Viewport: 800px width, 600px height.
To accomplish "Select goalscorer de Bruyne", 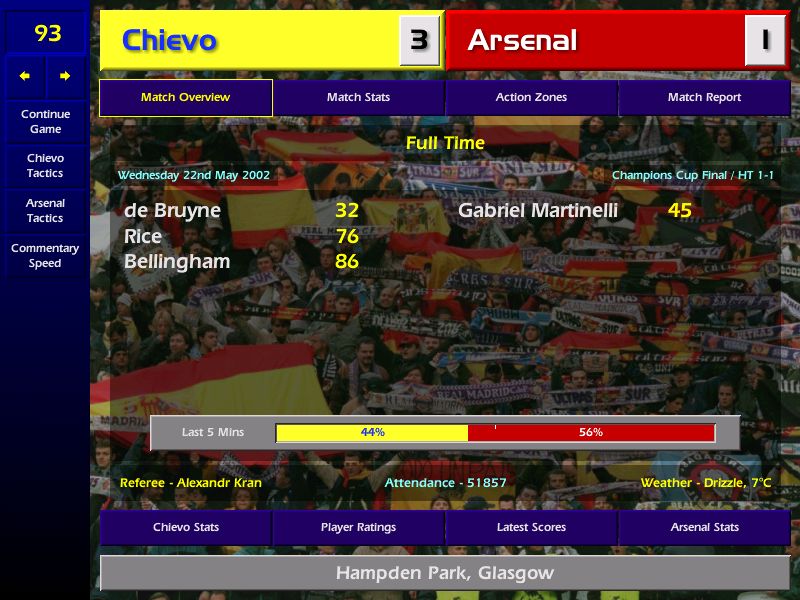I will click(x=172, y=211).
